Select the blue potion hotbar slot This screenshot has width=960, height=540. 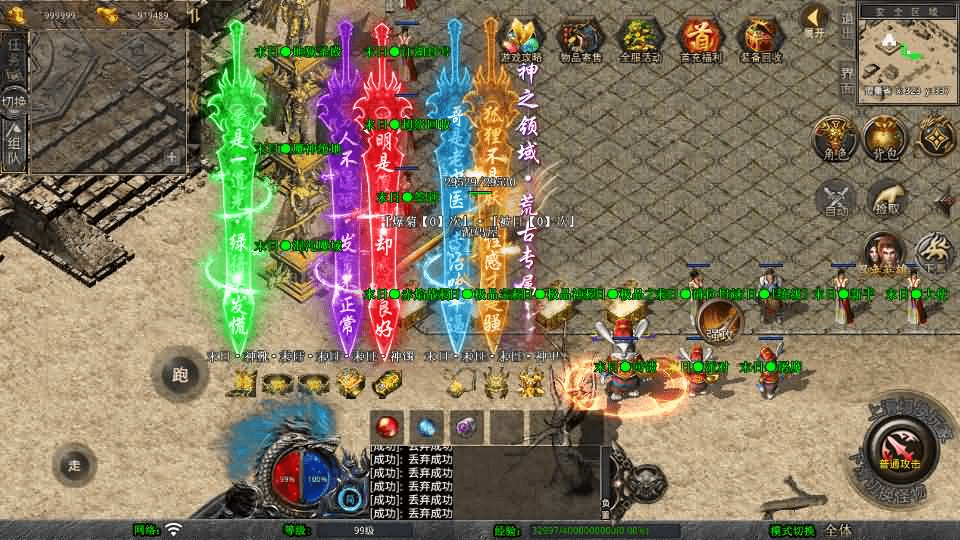pos(427,425)
